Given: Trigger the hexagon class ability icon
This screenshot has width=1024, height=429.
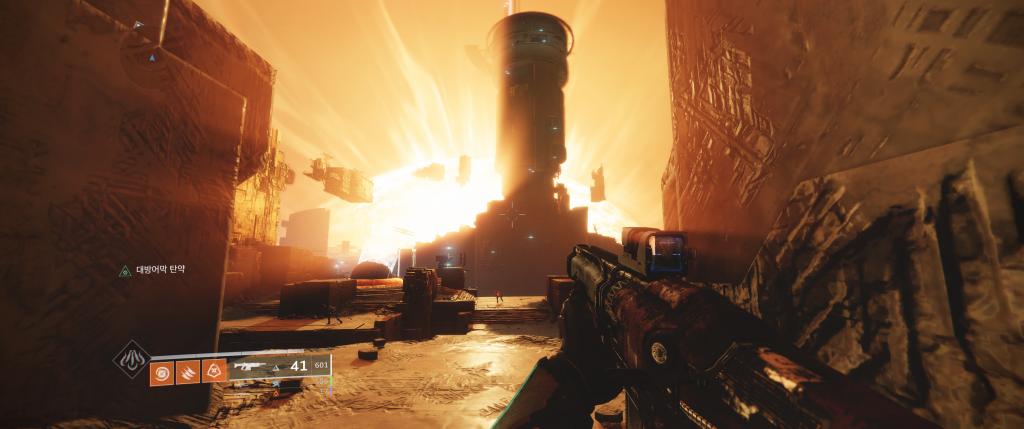Looking at the screenshot, I should click(214, 372).
